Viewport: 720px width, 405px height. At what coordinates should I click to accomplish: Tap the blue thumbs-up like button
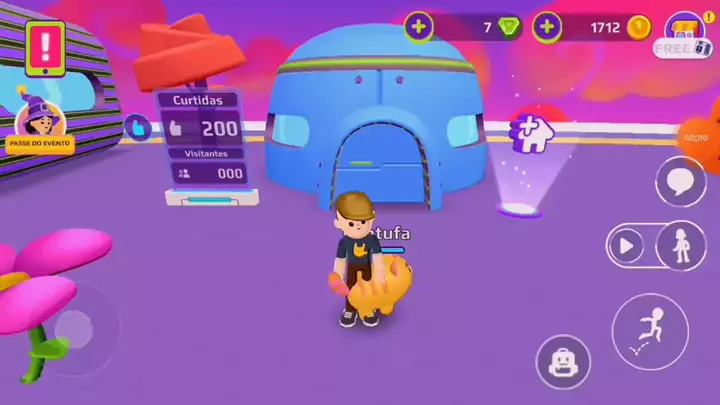click(137, 127)
